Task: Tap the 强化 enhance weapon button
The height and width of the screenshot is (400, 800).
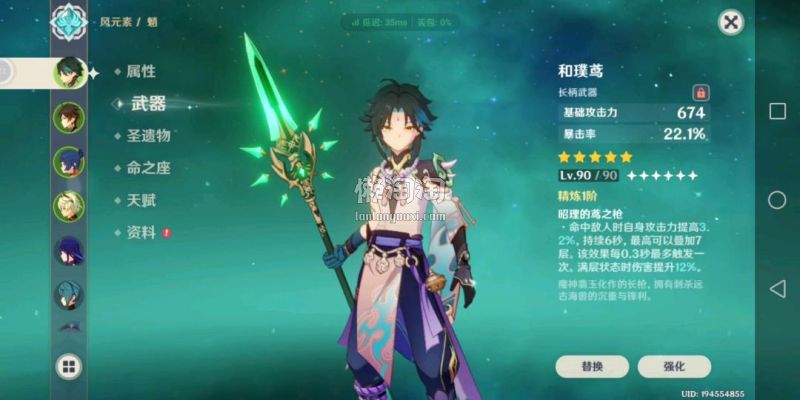Action: (674, 366)
